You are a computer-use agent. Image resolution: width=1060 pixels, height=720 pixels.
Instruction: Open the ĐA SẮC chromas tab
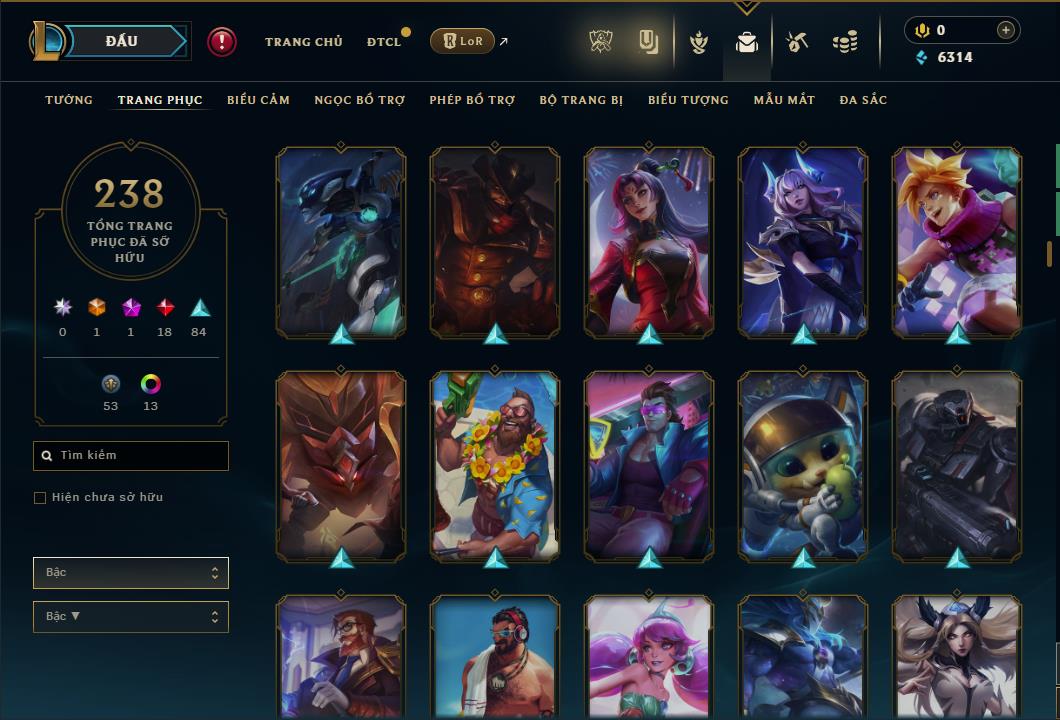click(863, 100)
